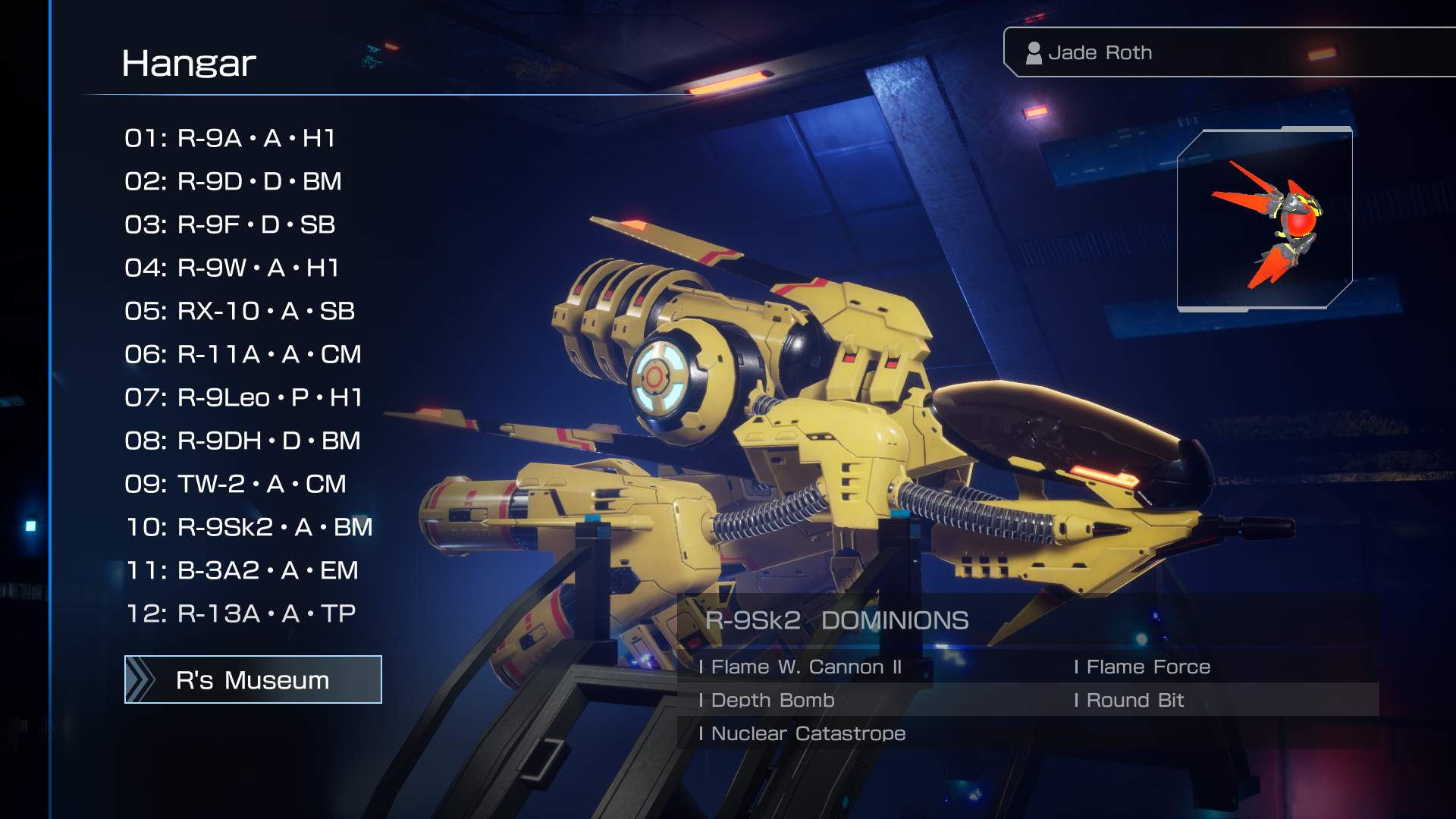
Task: Open hangar entry 07: R-9Leo
Action: click(244, 397)
